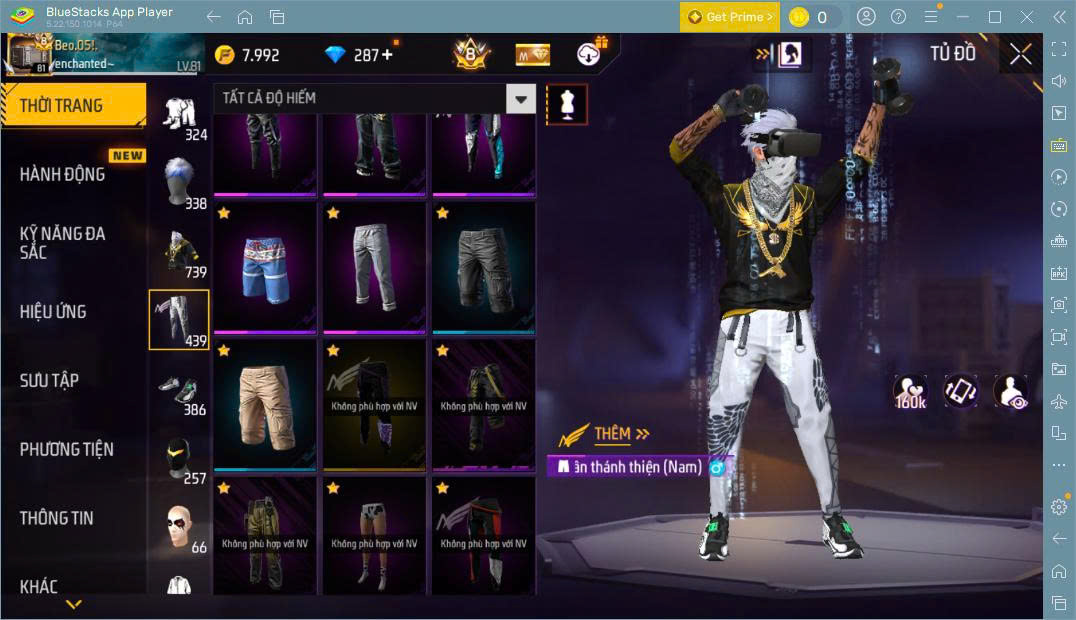Screen dimensions: 1076x620
Task: Switch to the Hành Động tab
Action: [x=63, y=174]
